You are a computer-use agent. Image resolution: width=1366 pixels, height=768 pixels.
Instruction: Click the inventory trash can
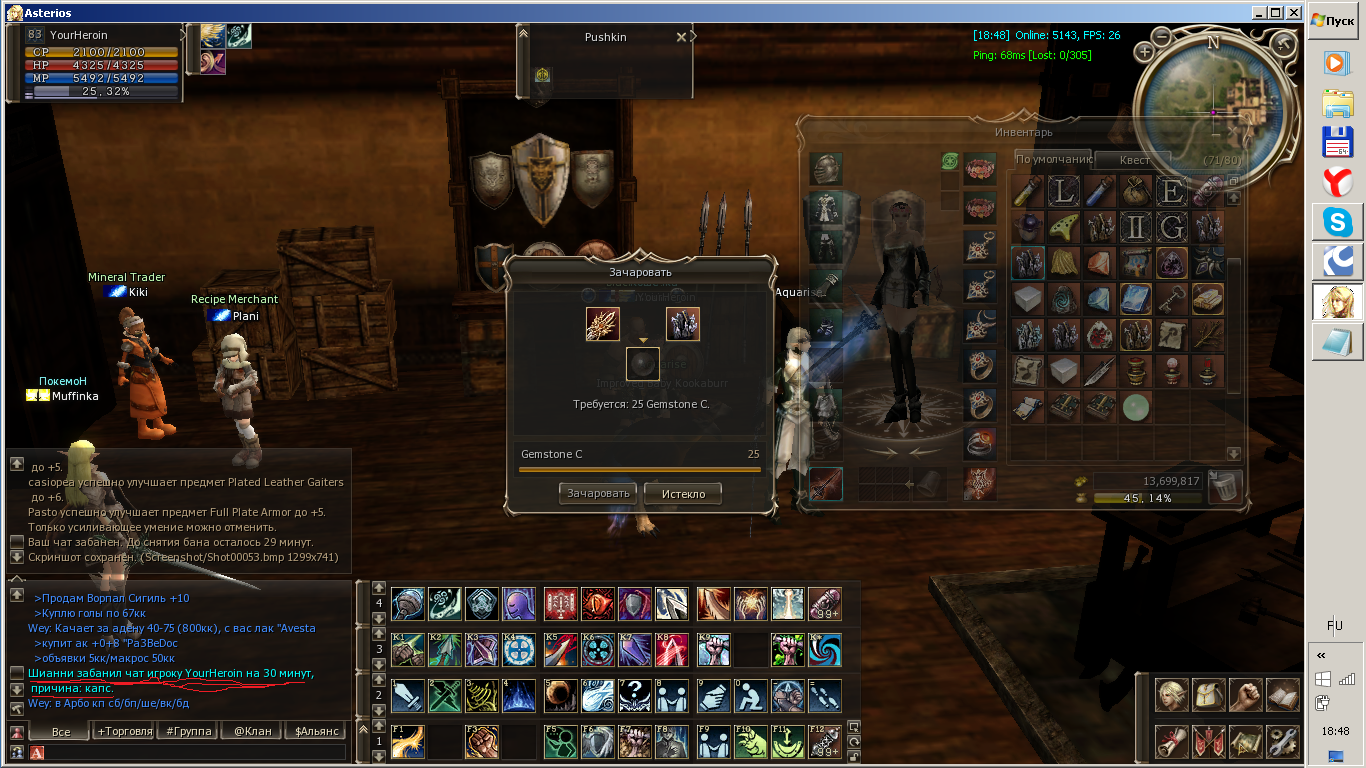point(1224,487)
